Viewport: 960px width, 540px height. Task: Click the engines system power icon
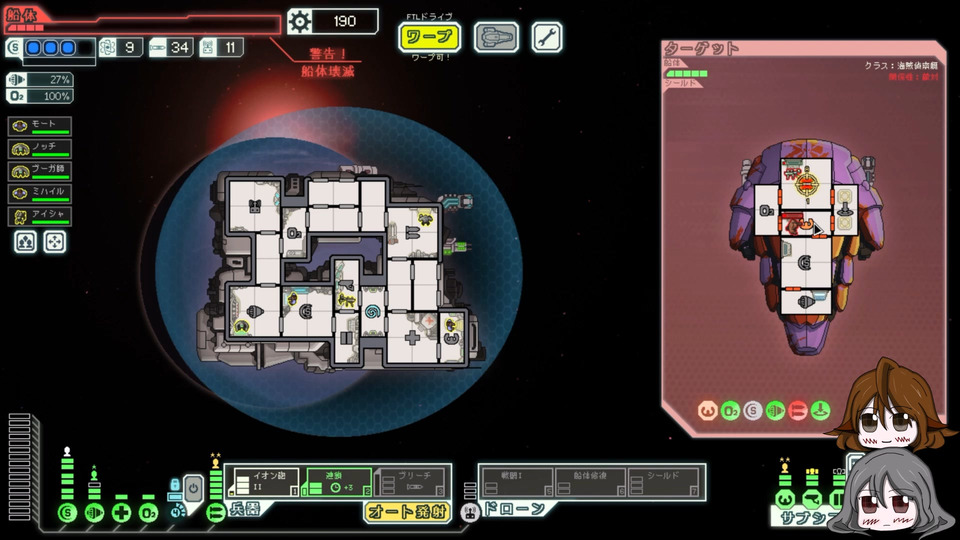point(95,513)
